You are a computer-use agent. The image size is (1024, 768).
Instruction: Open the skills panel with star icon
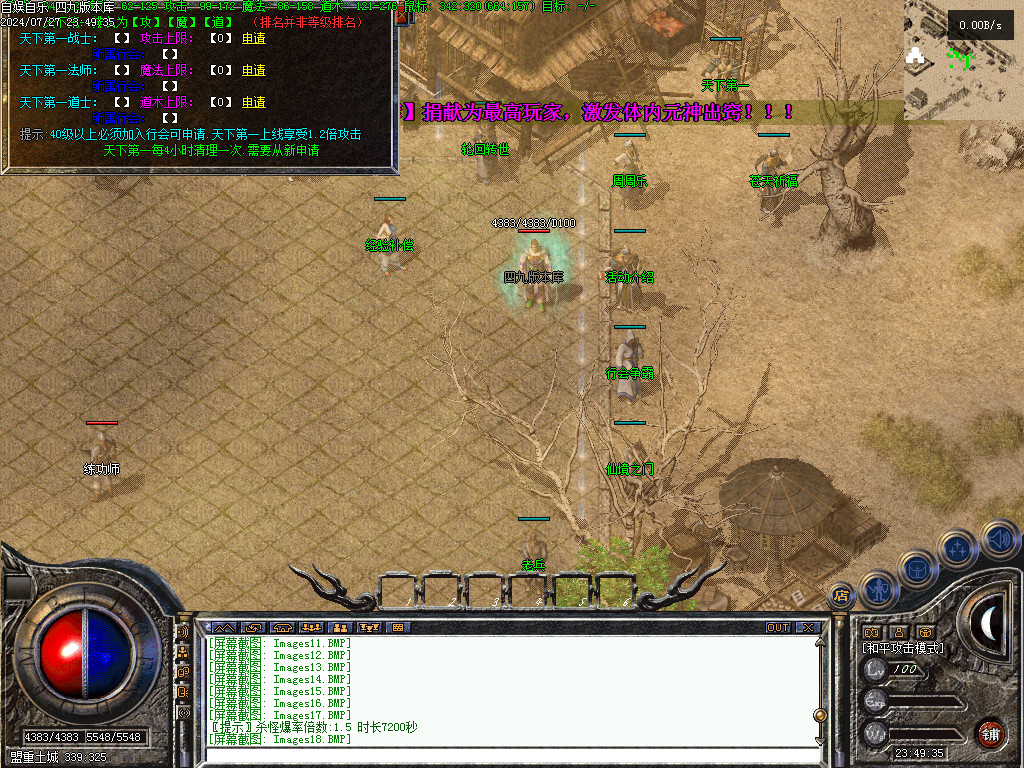[x=957, y=548]
